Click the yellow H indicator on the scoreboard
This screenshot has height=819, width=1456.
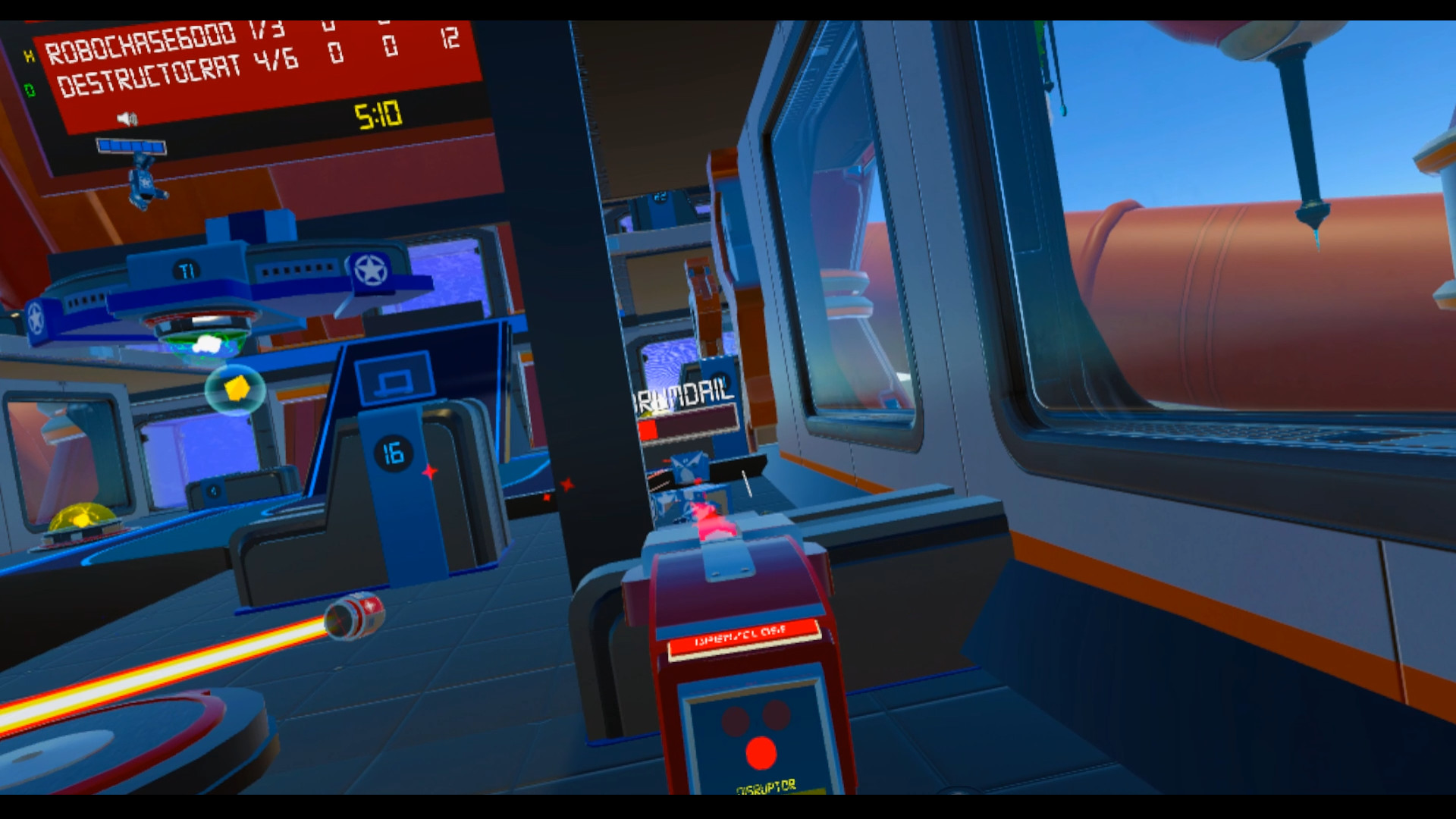point(28,58)
